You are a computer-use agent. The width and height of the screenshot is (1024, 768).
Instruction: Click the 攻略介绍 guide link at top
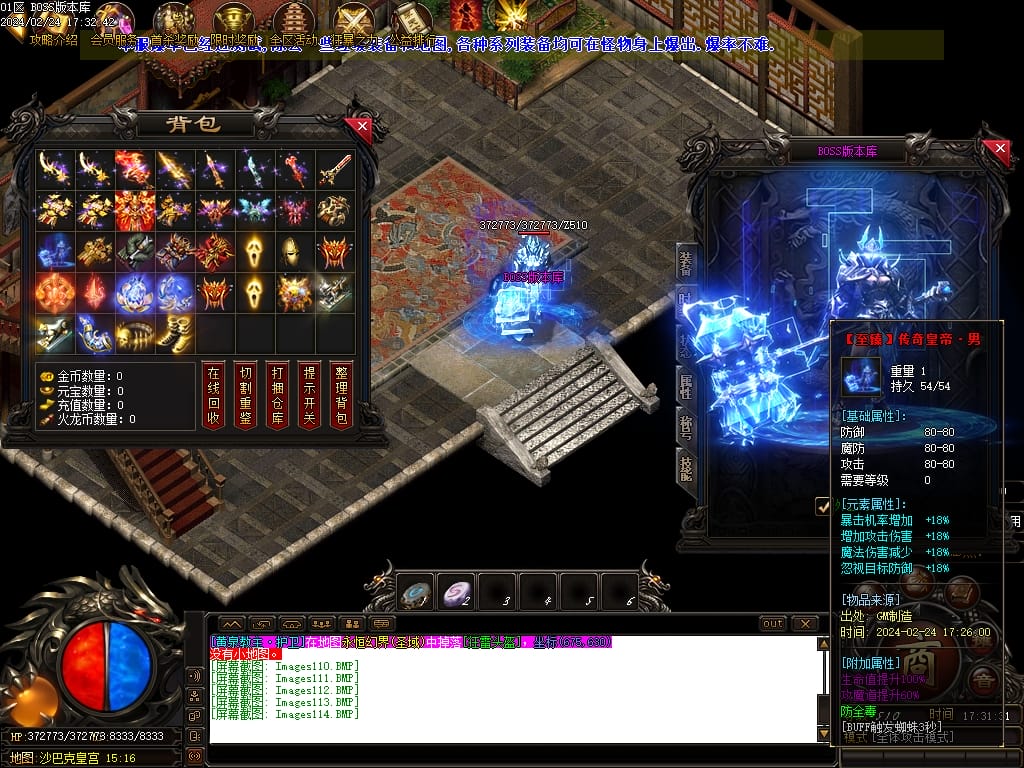[x=54, y=41]
